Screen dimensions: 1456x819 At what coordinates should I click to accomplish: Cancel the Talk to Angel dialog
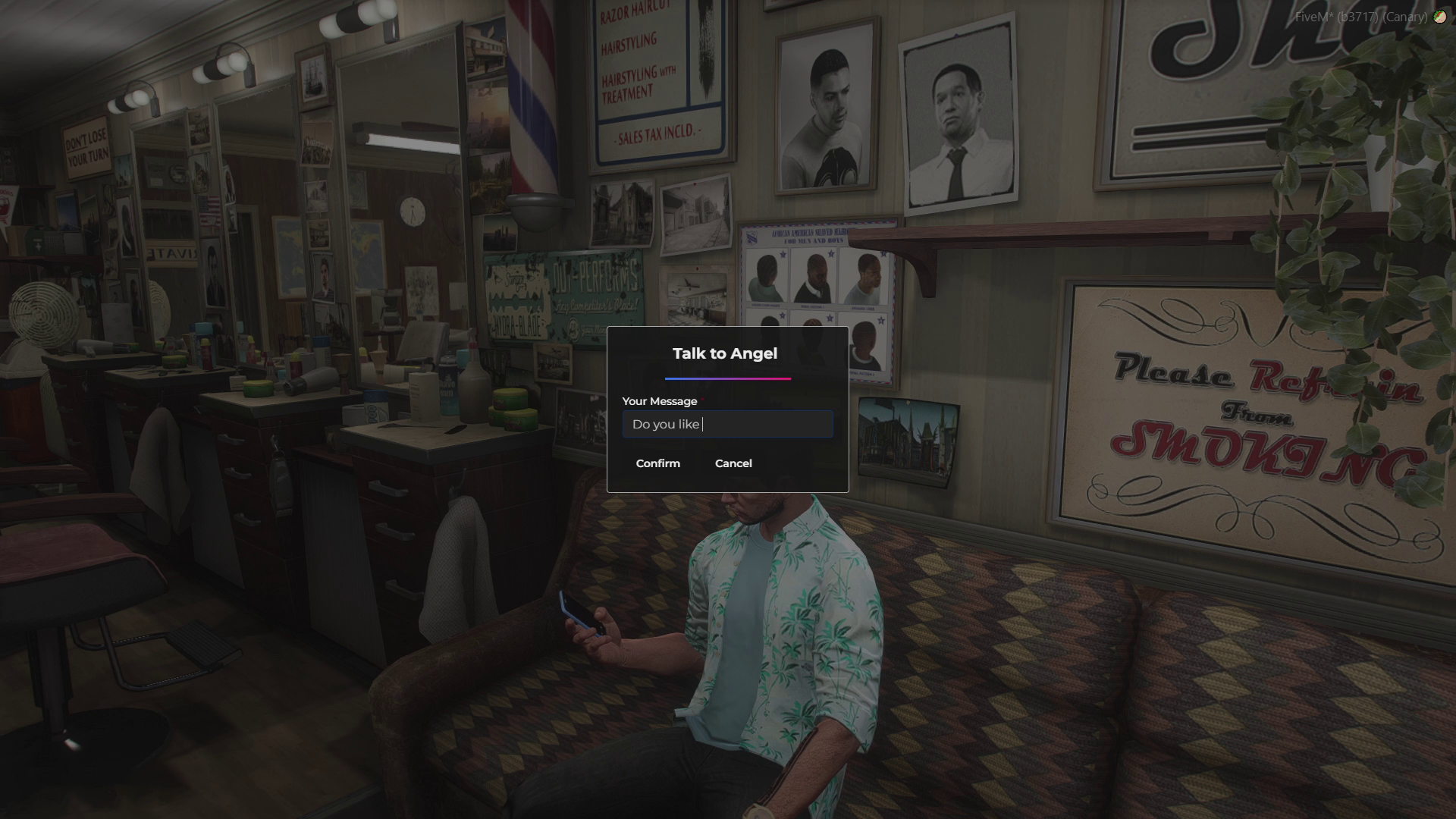(x=733, y=463)
